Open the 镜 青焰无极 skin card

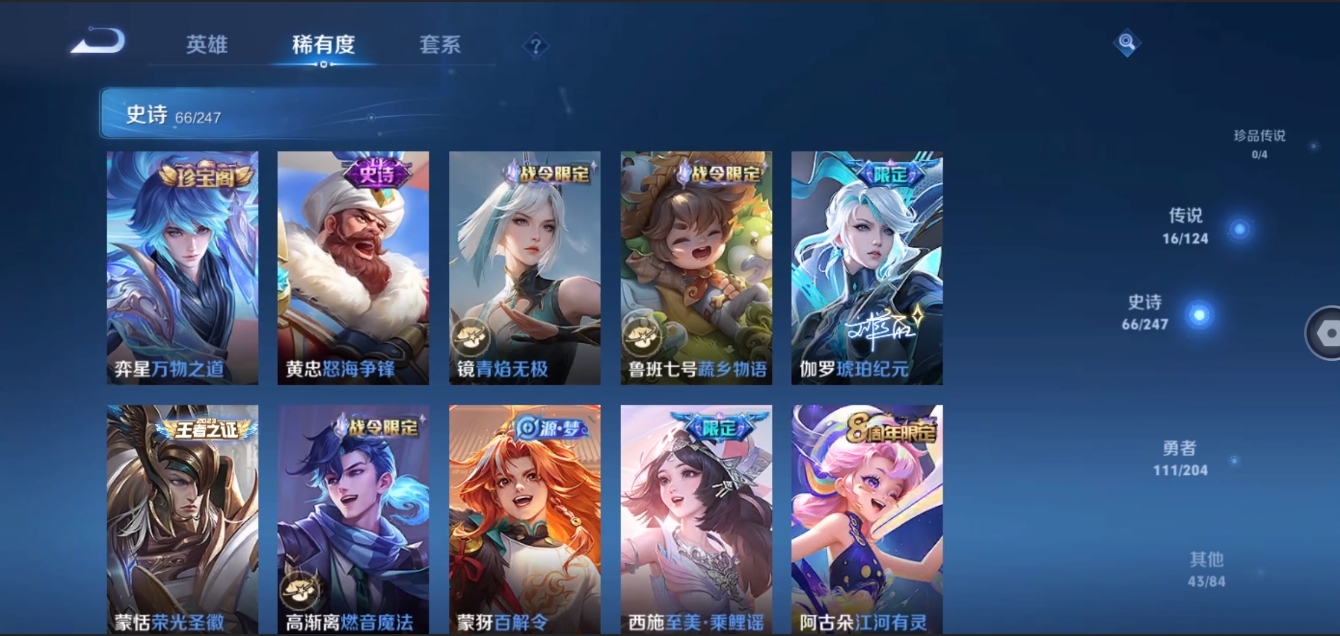click(524, 267)
